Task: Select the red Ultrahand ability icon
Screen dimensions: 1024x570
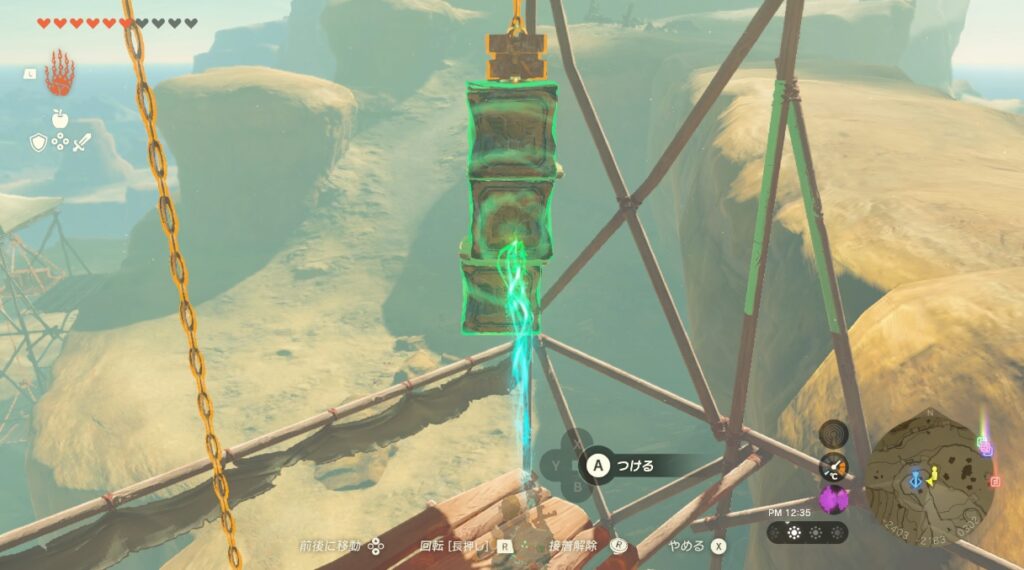Action: pos(59,74)
